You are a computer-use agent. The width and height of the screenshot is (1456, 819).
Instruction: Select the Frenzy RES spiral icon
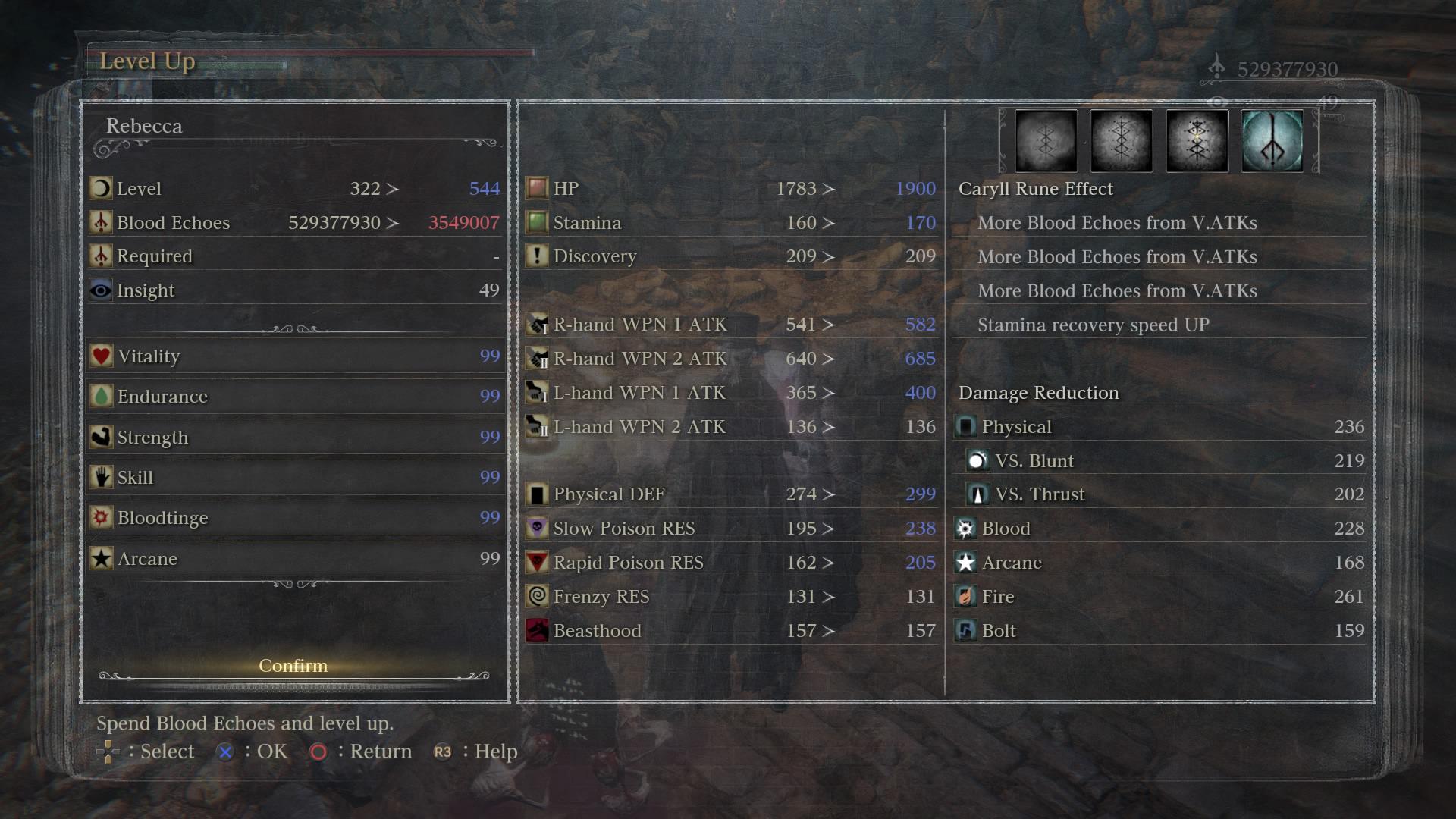pos(538,597)
